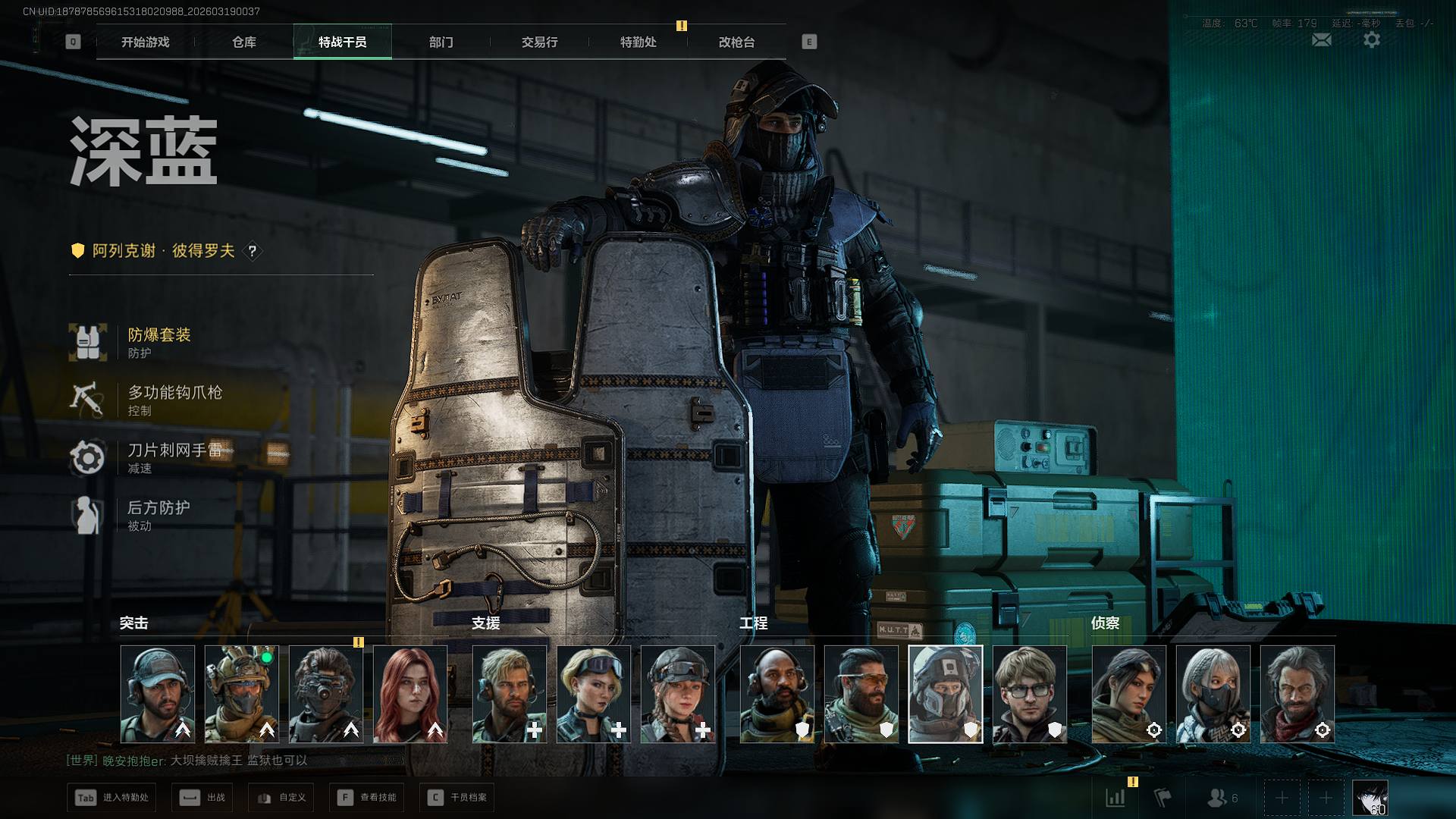1456x819 pixels.
Task: Open the mail envelope icon
Action: [x=1321, y=40]
